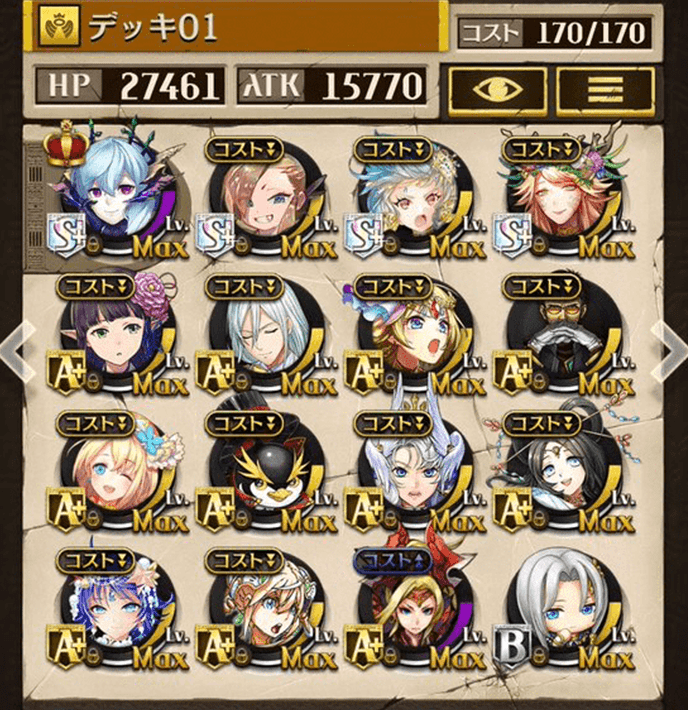
Task: Toggle the eye view button
Action: [x=496, y=89]
